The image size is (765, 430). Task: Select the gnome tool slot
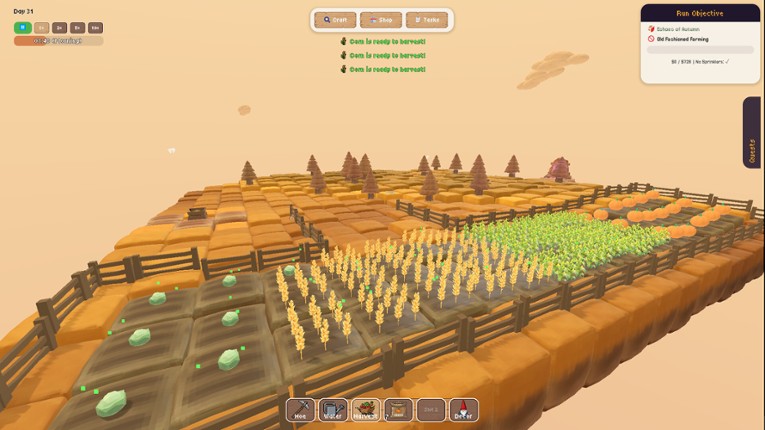[x=463, y=410]
